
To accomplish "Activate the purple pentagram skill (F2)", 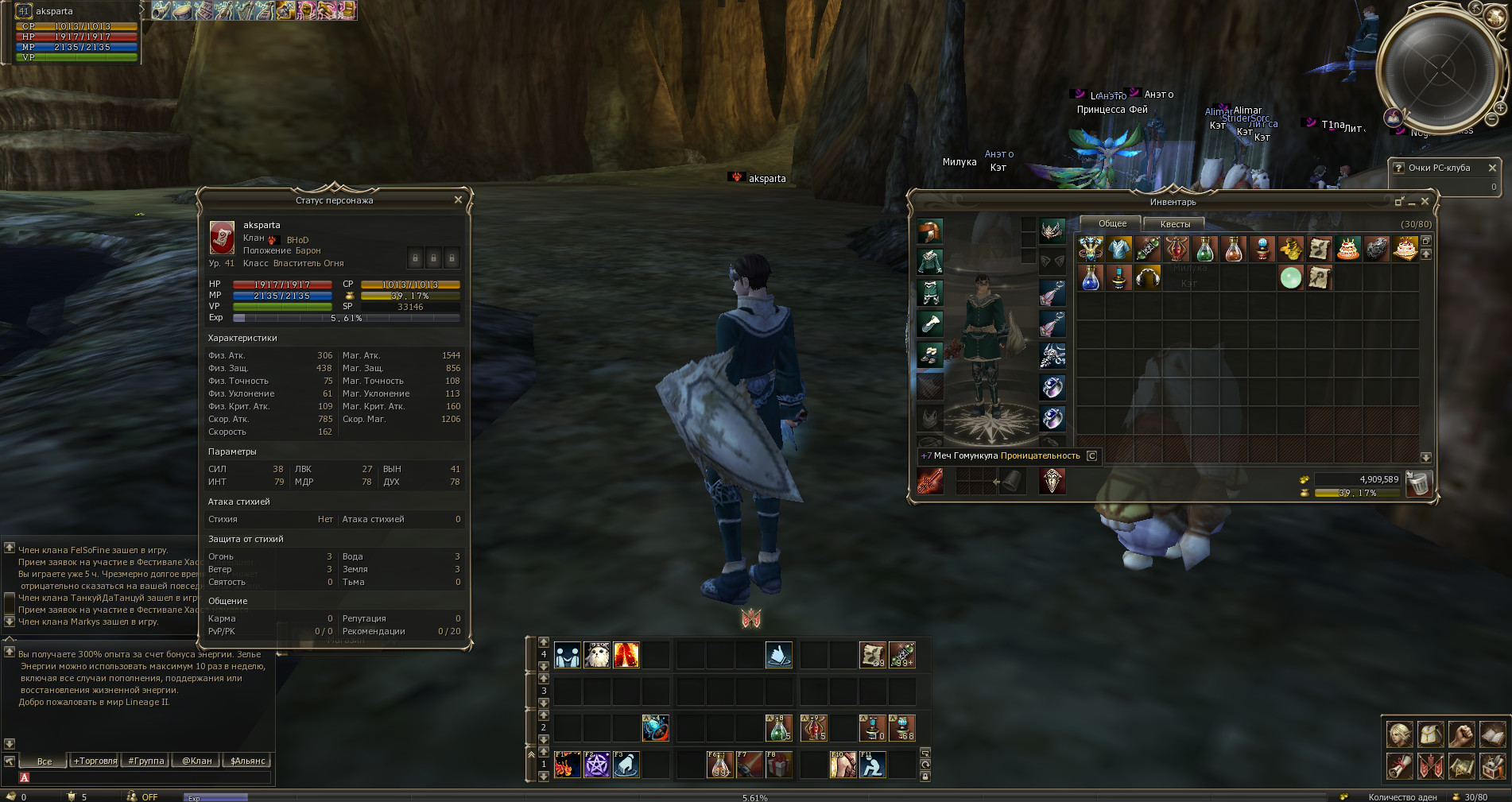I will pos(596,765).
